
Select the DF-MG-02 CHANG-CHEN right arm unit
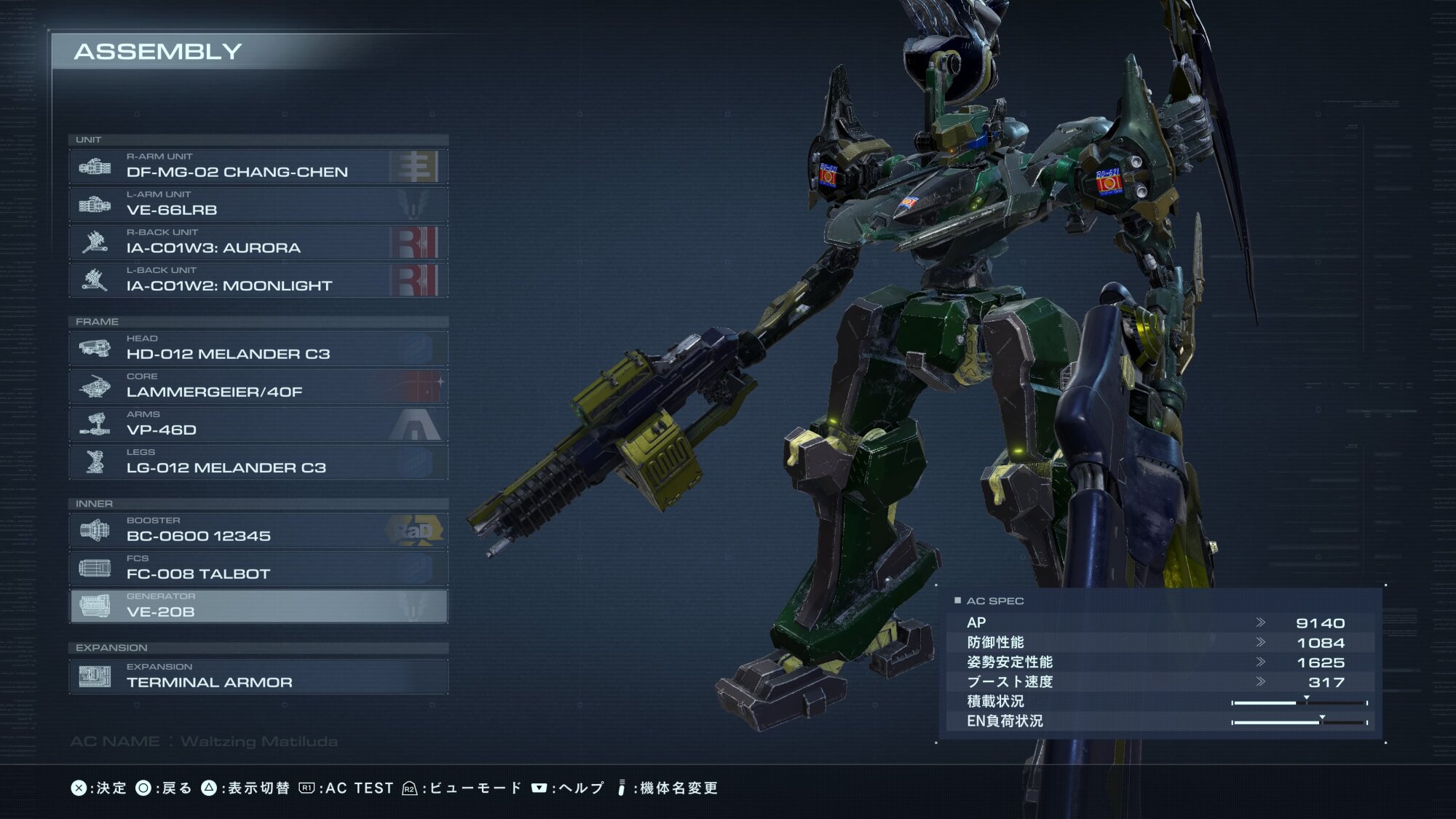(x=258, y=167)
